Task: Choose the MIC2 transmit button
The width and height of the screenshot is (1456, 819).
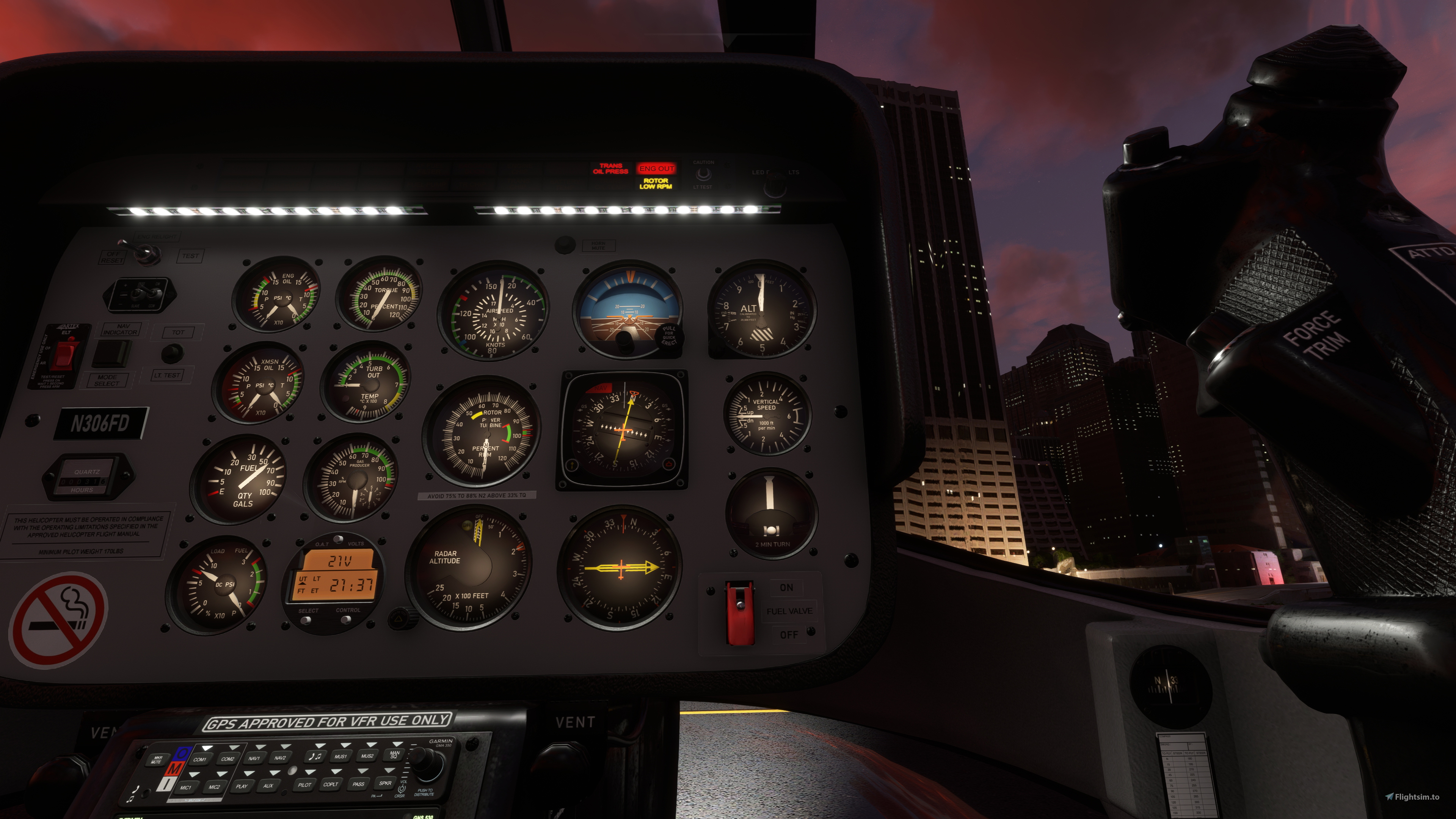Action: coord(214,786)
